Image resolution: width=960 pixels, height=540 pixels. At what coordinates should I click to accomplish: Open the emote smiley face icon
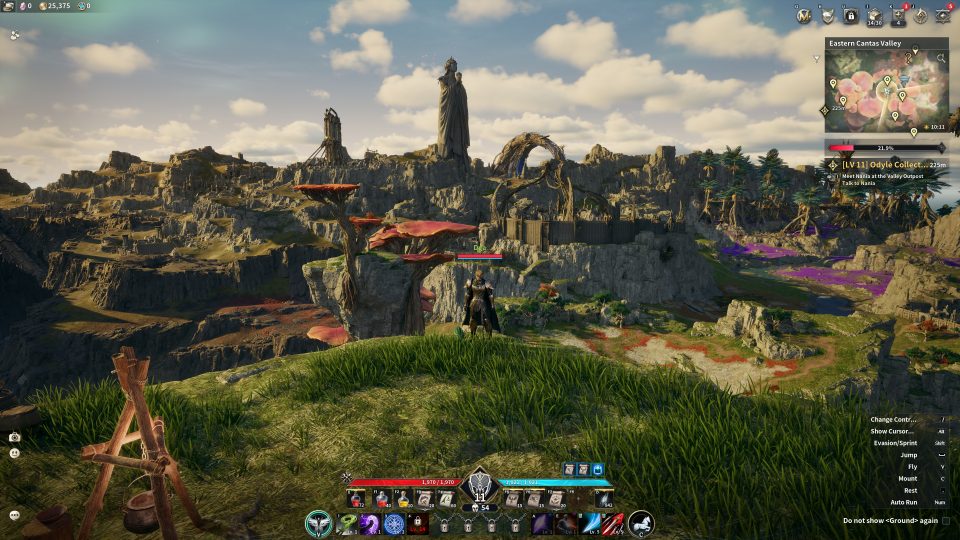[14, 453]
